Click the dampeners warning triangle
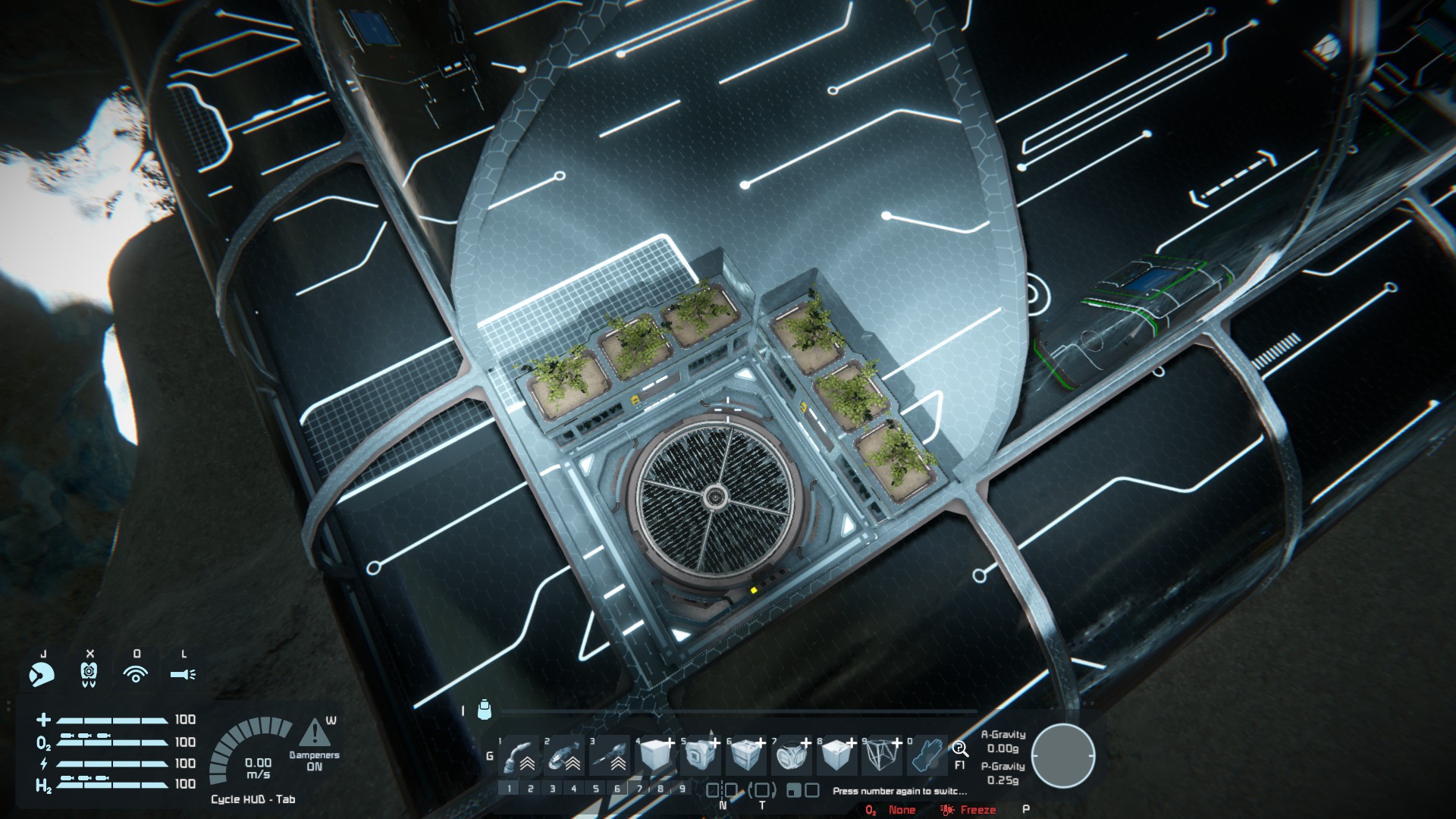Image resolution: width=1456 pixels, height=819 pixels. (314, 733)
